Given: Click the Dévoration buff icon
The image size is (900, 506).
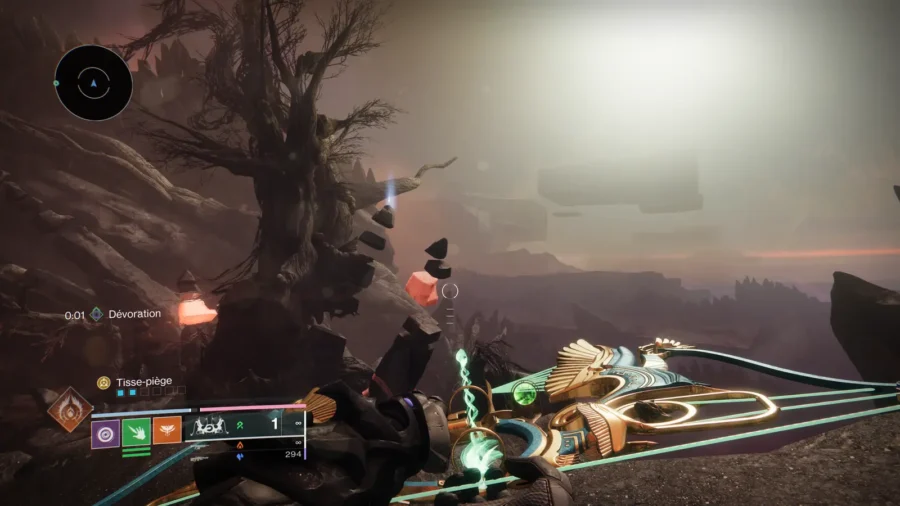Looking at the screenshot, I should tap(96, 314).
